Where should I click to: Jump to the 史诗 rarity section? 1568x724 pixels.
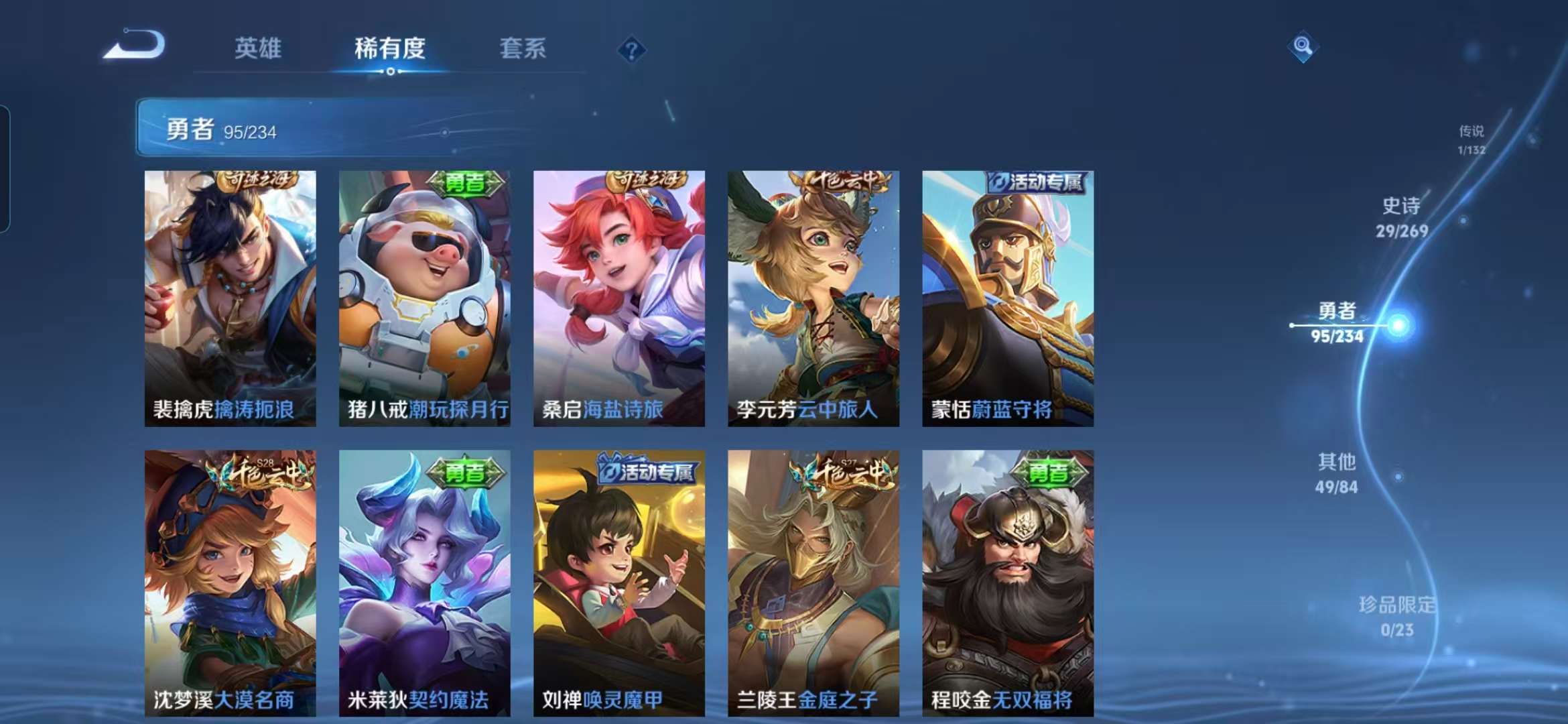[1401, 217]
